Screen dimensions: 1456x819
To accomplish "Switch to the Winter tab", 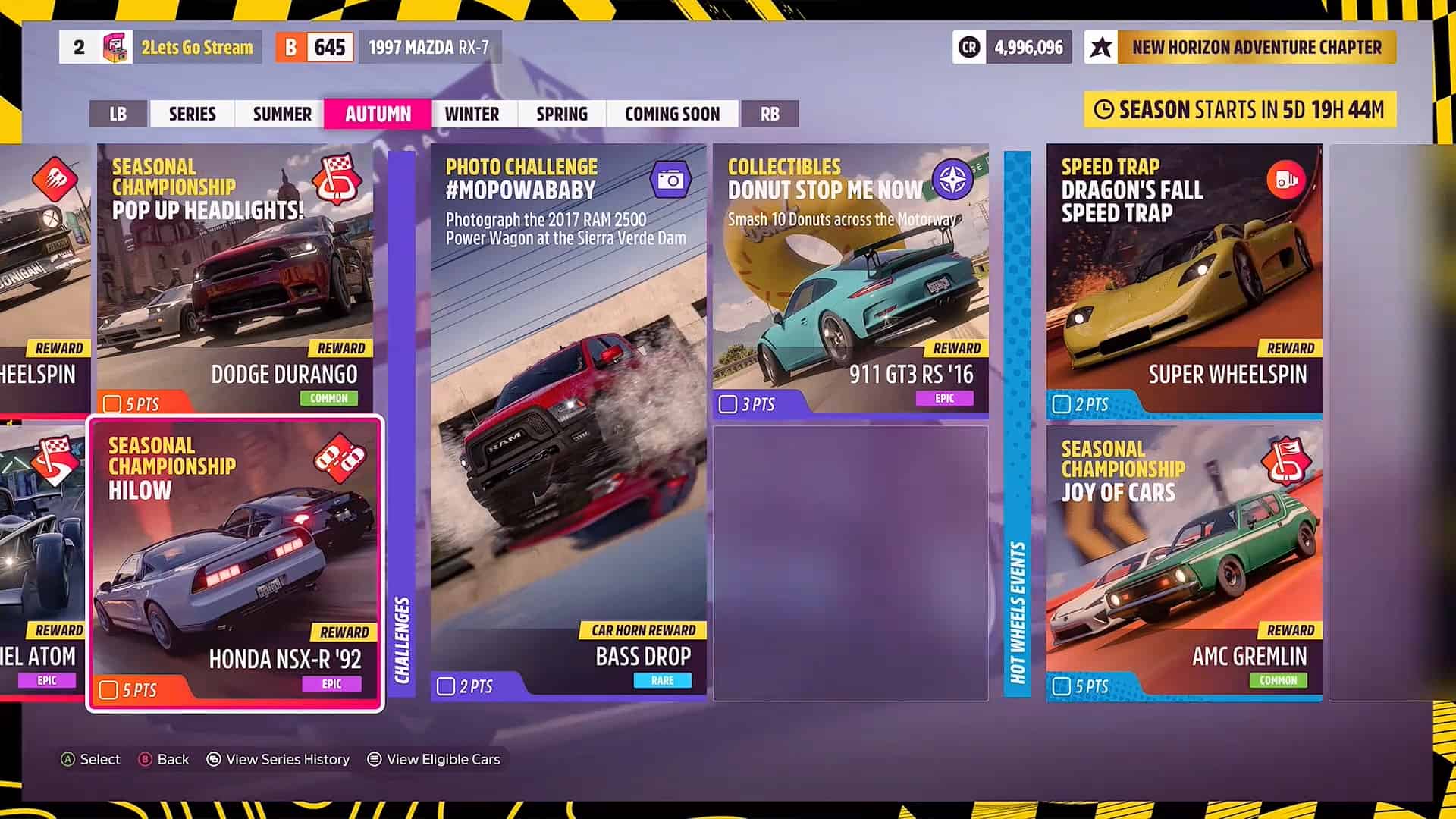I will (x=473, y=114).
